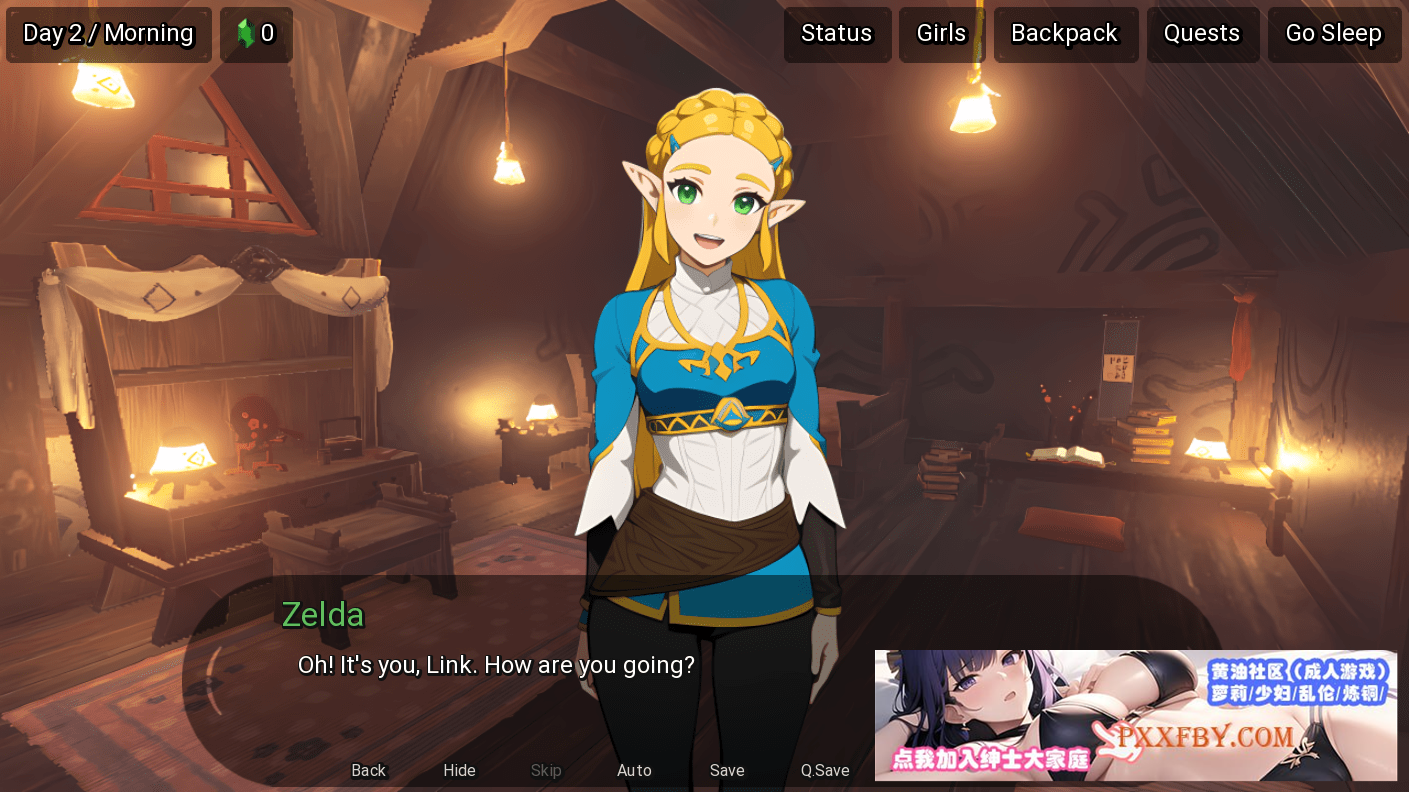The width and height of the screenshot is (1409, 792).
Task: Choose Go Sleep to end the day
Action: point(1333,34)
